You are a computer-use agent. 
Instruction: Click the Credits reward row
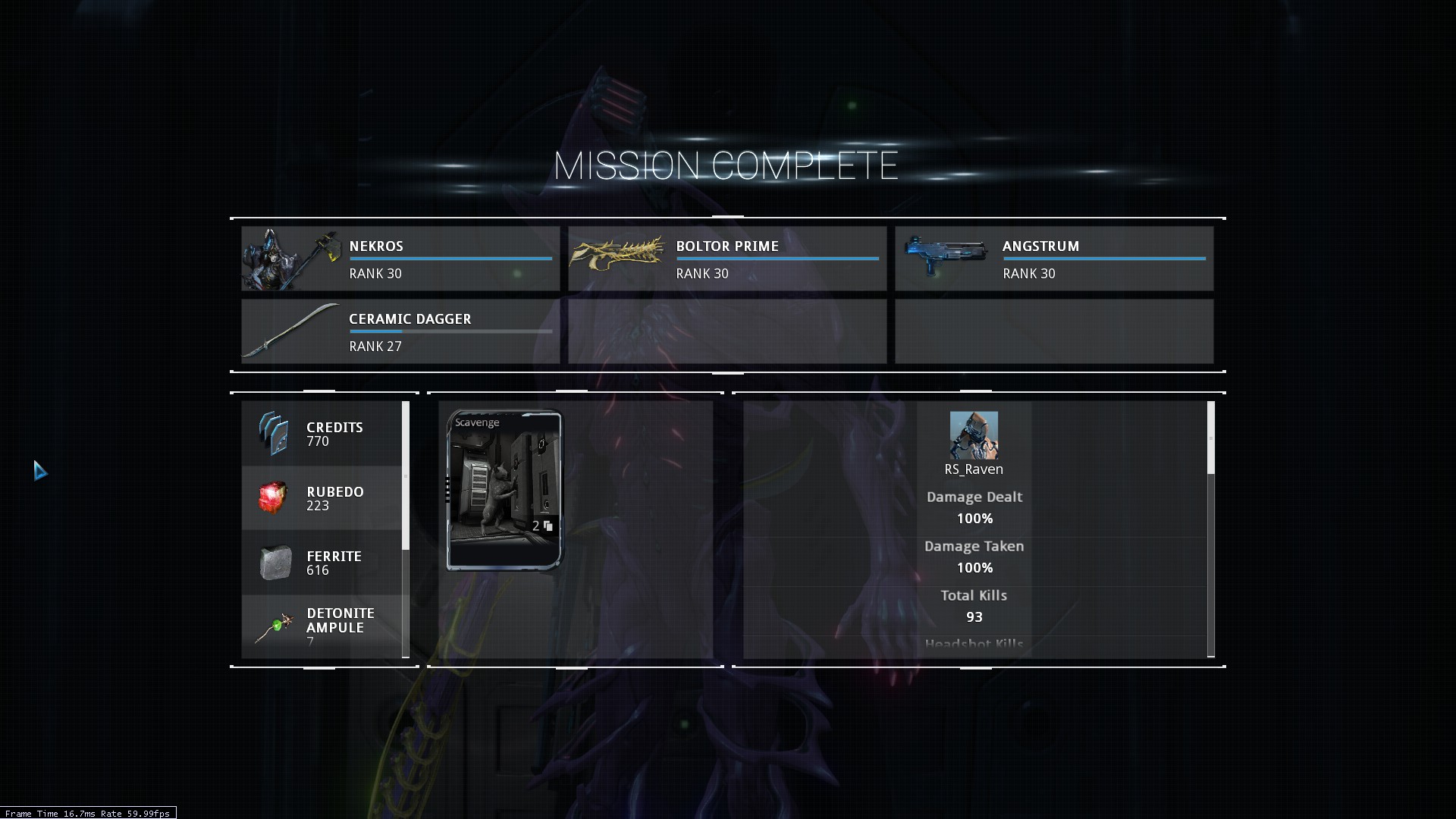pyautogui.click(x=322, y=434)
